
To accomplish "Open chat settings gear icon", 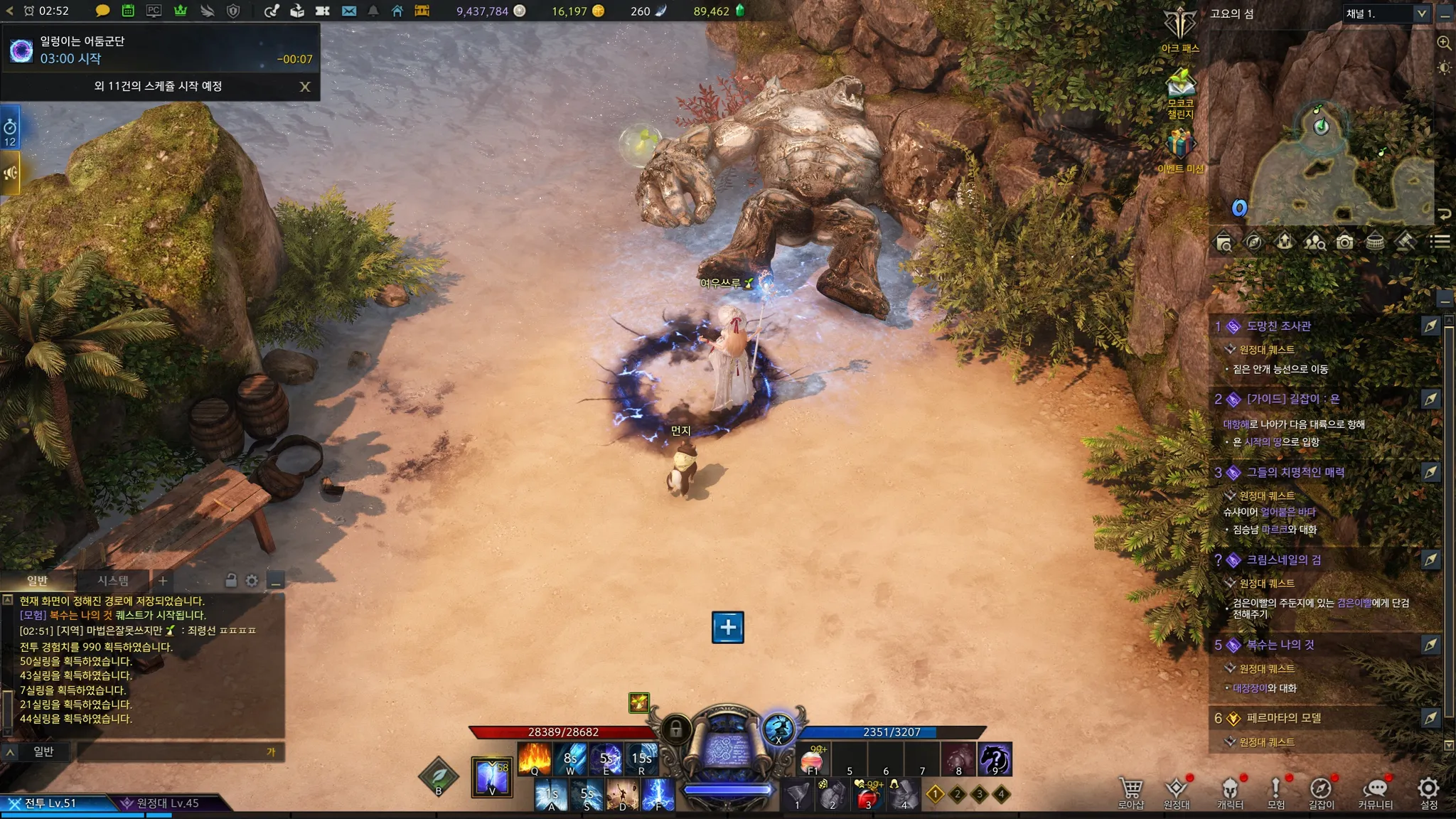I will pos(252,581).
